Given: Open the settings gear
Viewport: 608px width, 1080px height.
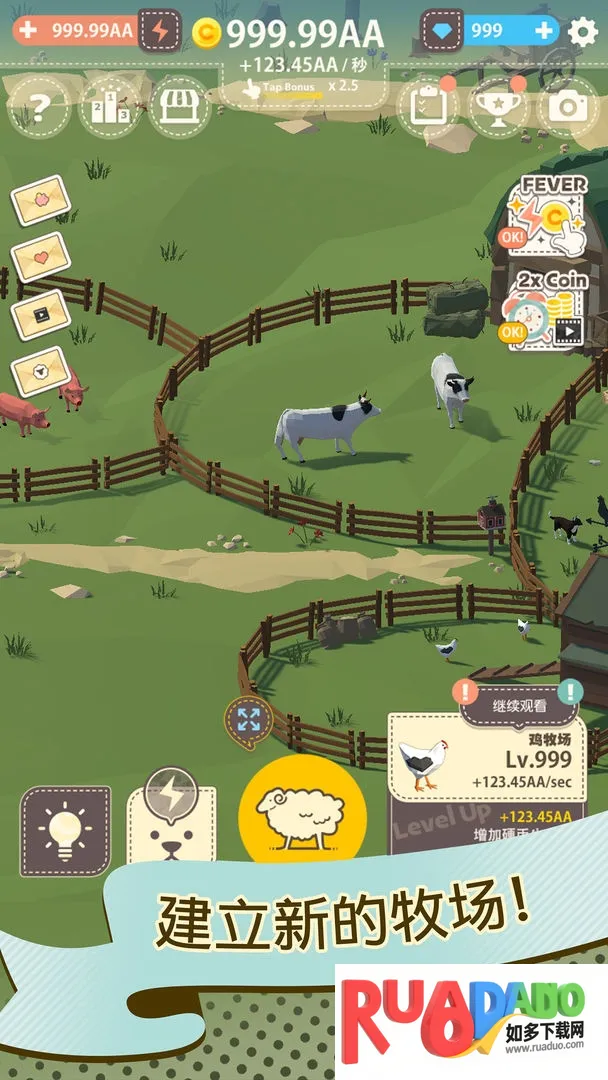Looking at the screenshot, I should click(582, 31).
